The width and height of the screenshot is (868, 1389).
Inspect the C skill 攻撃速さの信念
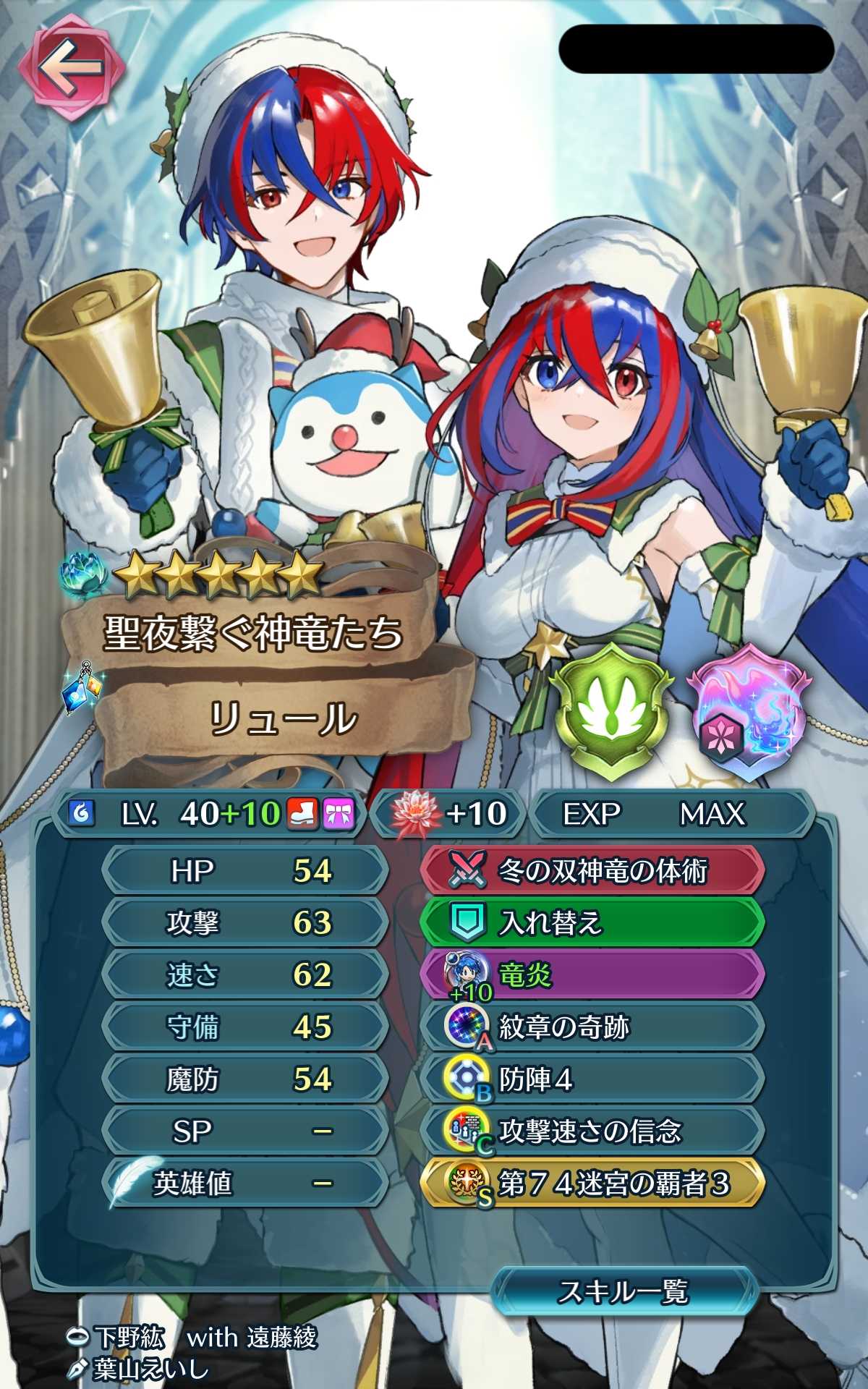click(592, 1131)
